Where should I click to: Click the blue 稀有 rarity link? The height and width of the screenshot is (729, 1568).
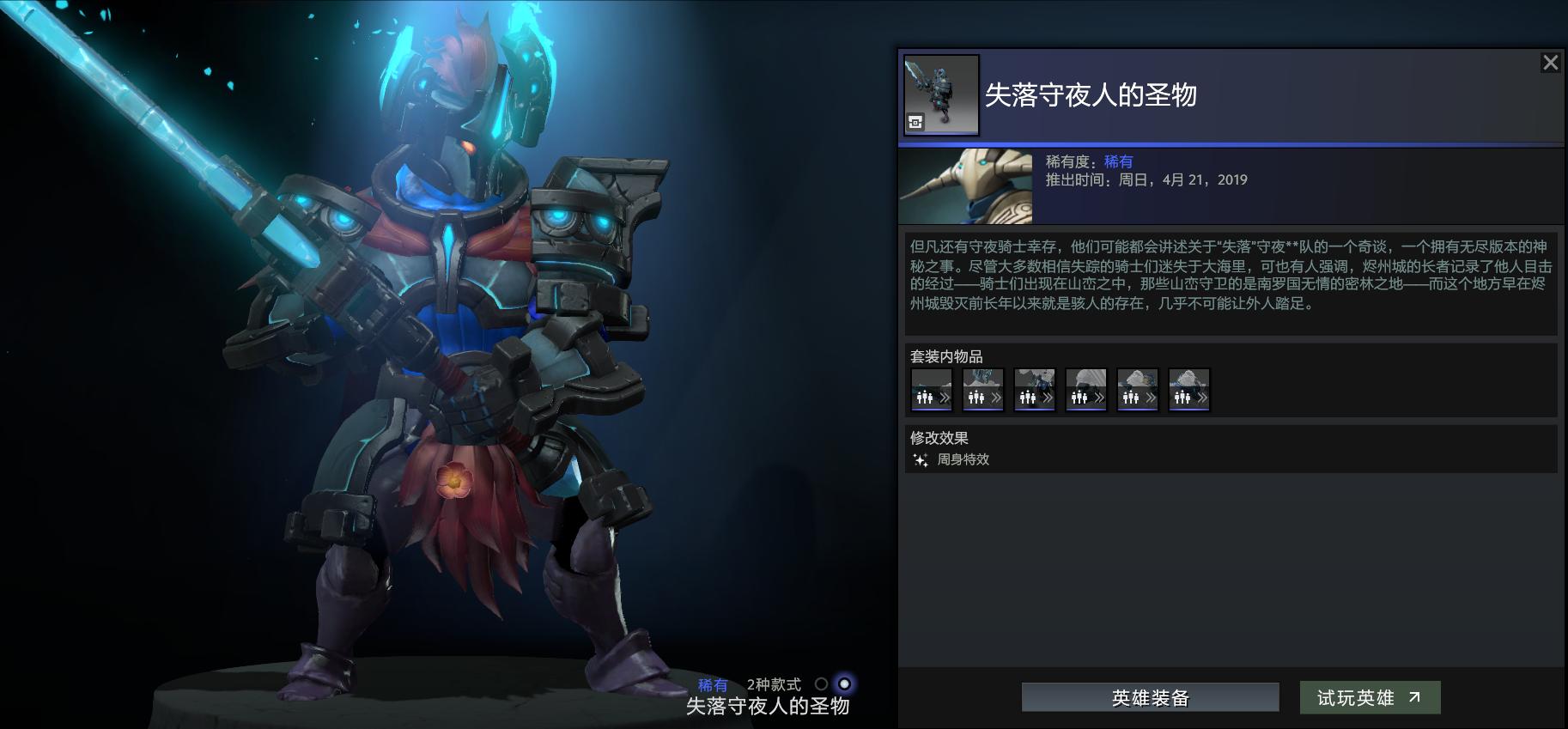pos(1116,161)
